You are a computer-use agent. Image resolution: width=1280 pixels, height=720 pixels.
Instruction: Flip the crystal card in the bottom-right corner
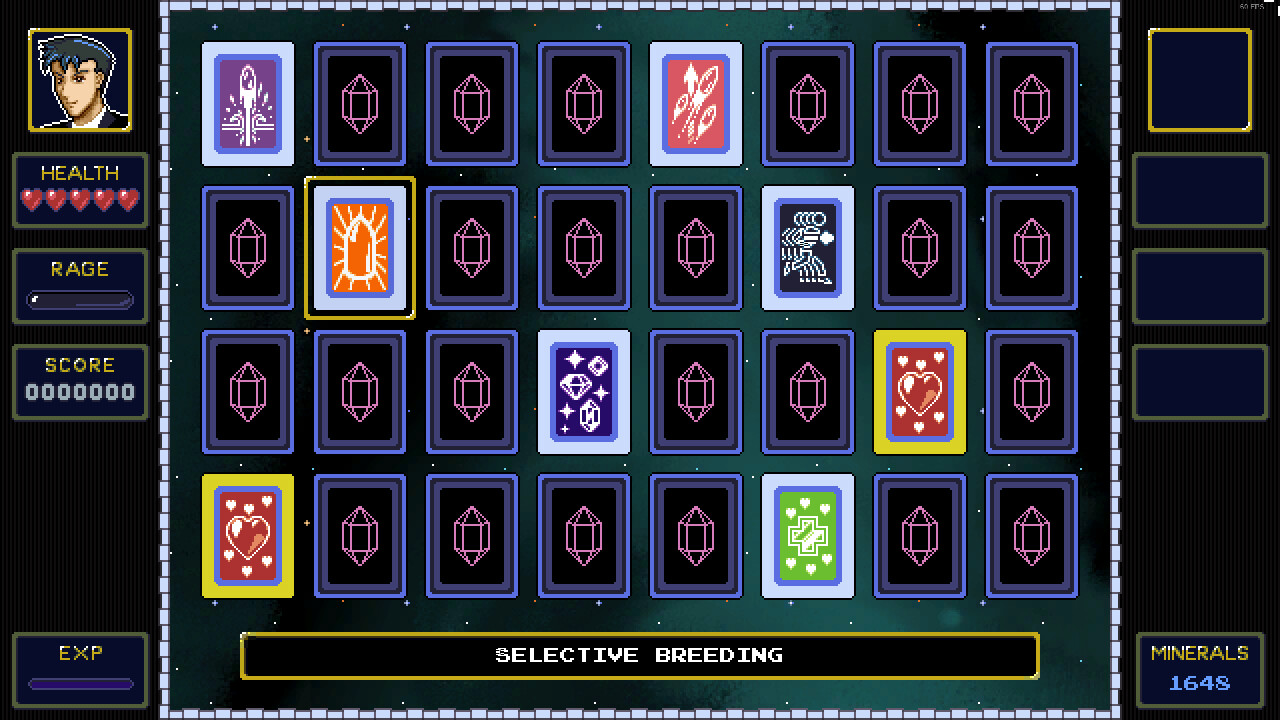[x=1031, y=535]
